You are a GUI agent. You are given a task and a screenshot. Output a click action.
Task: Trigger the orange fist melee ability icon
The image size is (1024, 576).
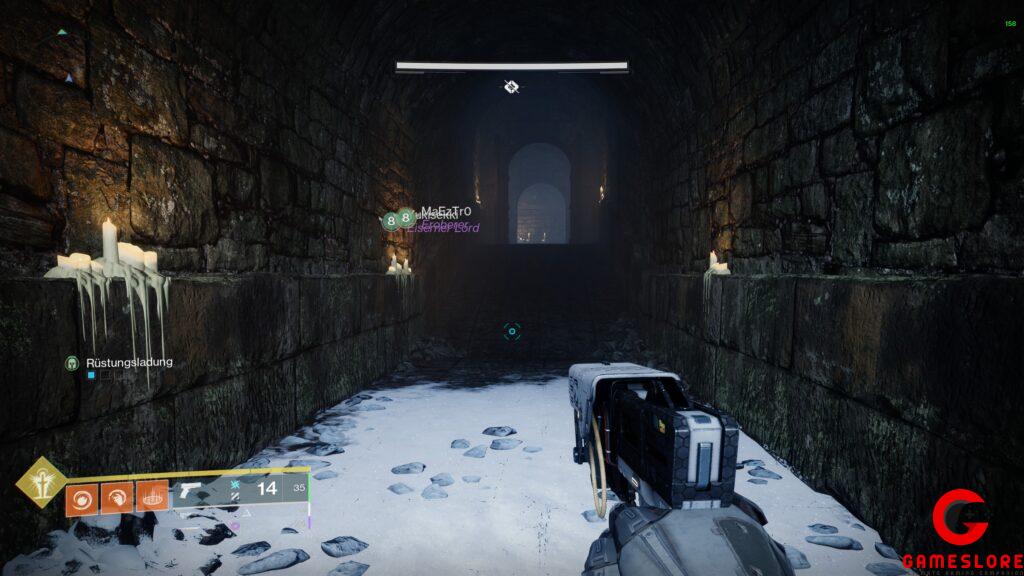(x=117, y=497)
